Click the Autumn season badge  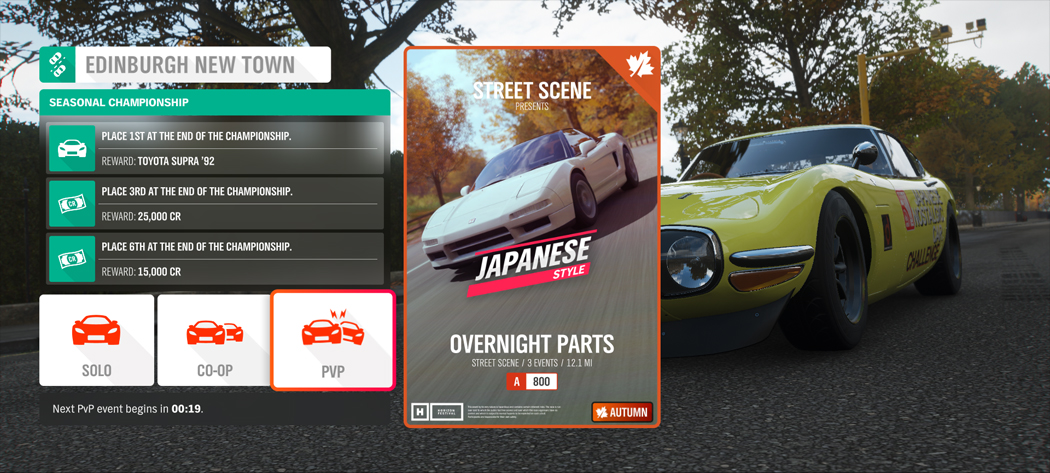[x=621, y=412]
